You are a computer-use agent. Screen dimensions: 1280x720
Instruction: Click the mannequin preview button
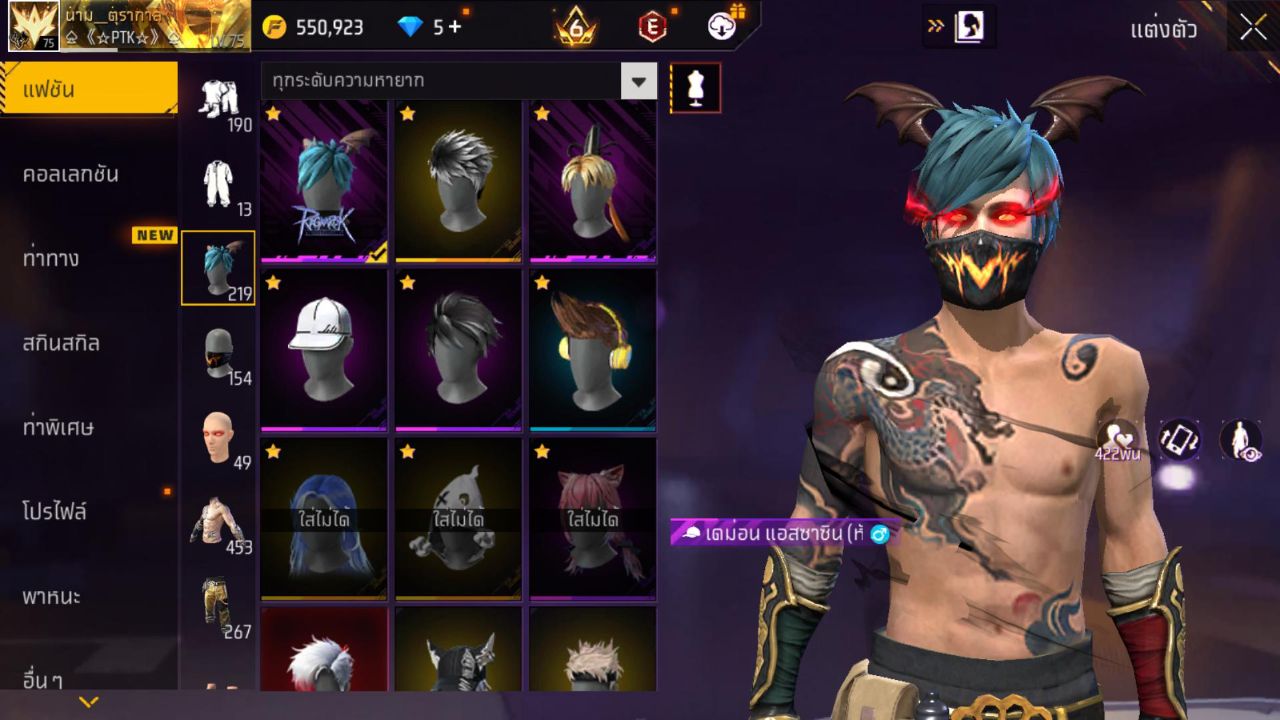pyautogui.click(x=695, y=88)
